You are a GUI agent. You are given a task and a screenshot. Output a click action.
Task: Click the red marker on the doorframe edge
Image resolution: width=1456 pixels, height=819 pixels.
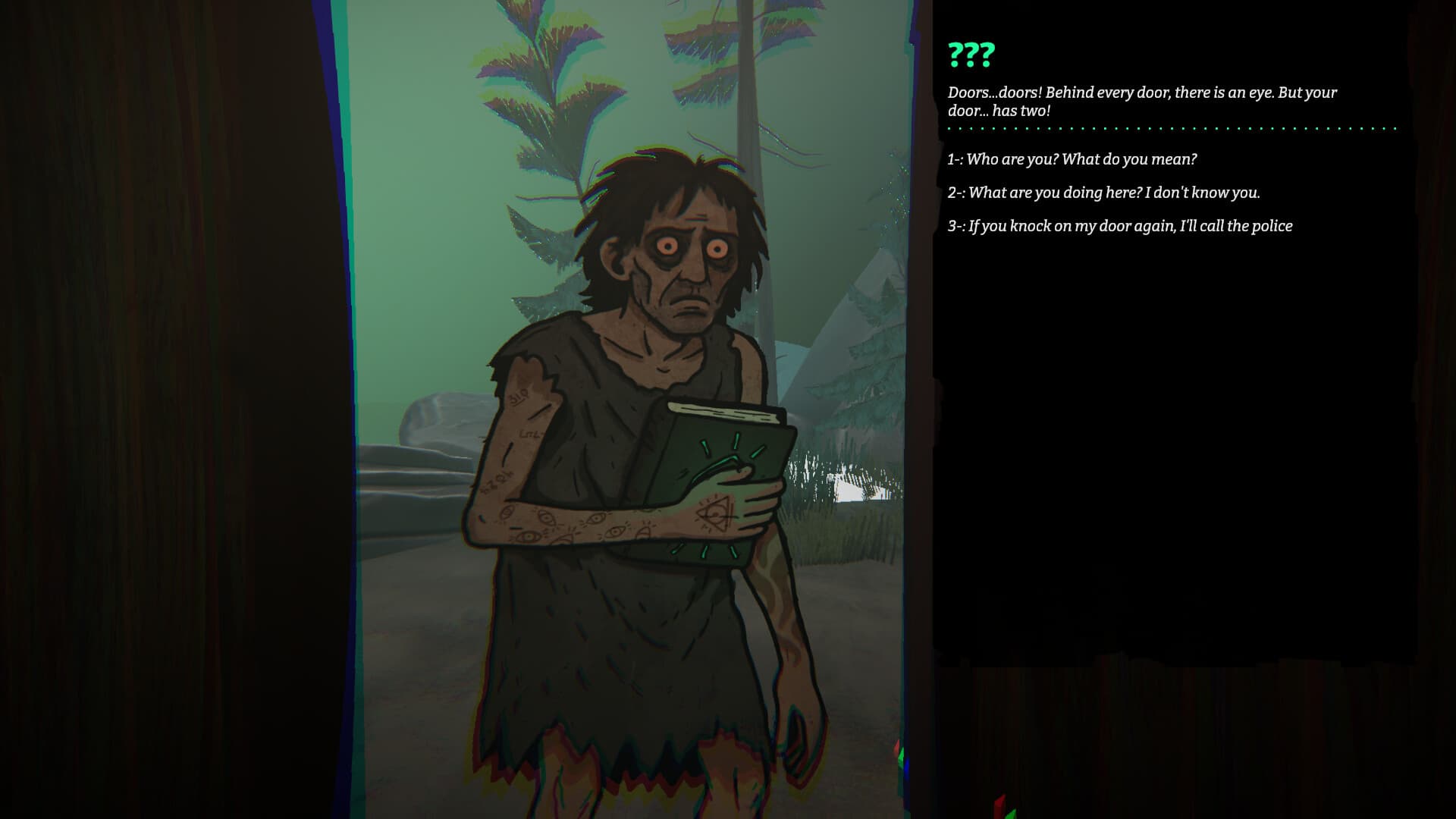click(x=897, y=747)
